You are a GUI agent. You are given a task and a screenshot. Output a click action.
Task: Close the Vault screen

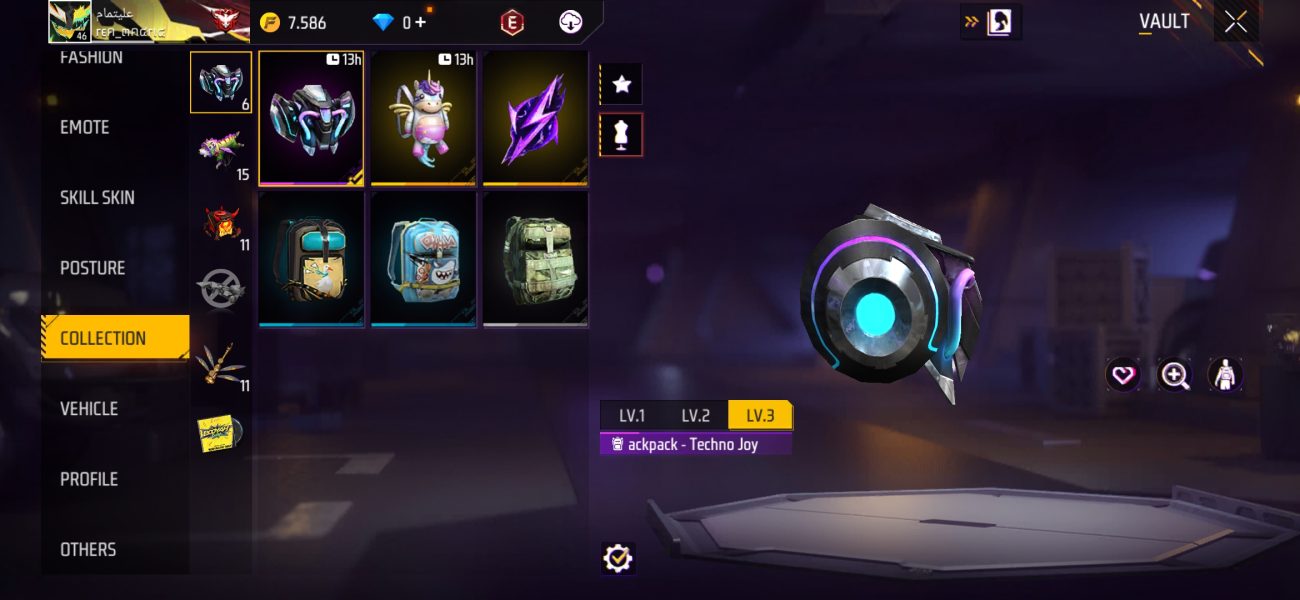(1236, 22)
